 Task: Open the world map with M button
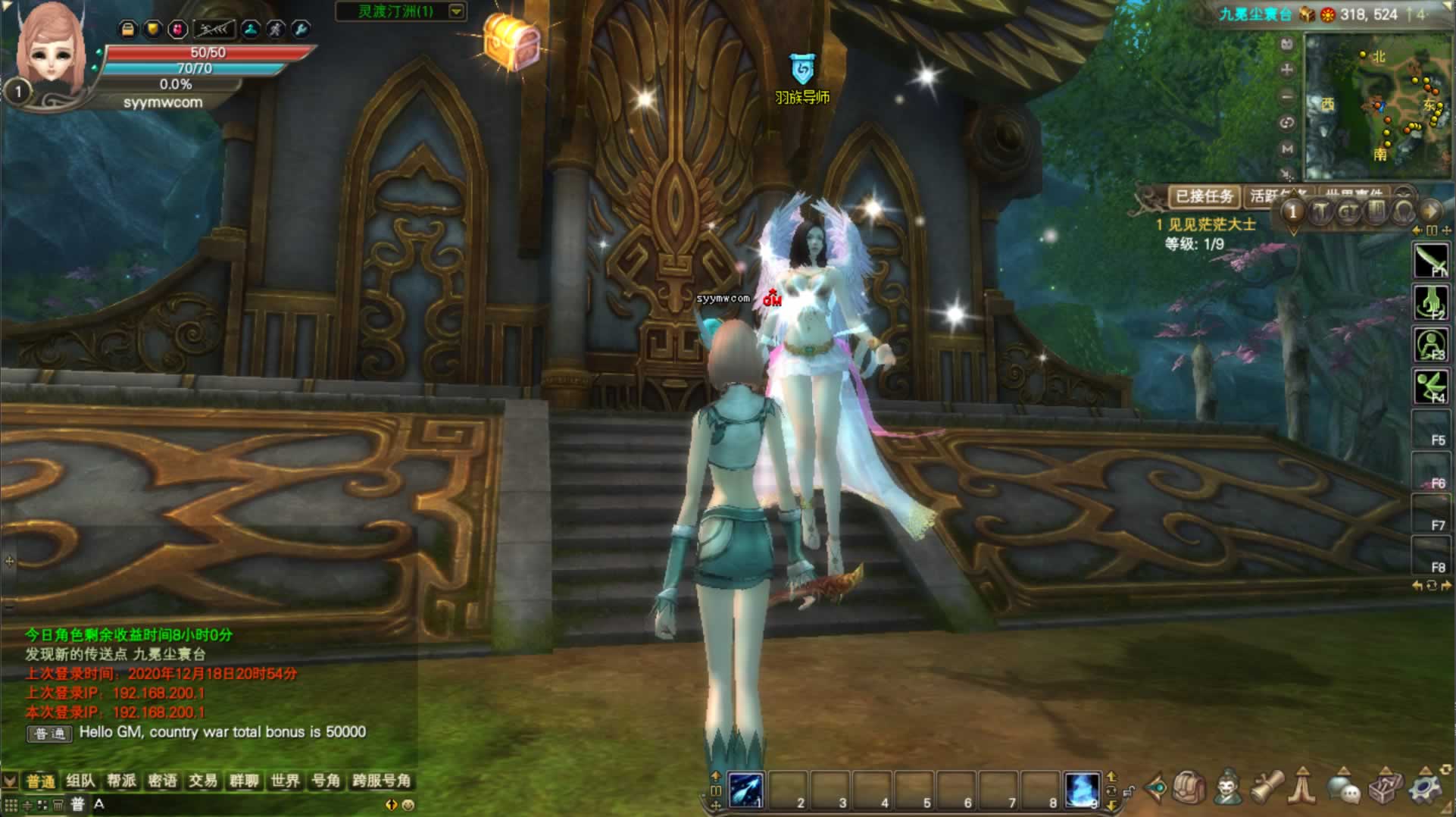click(x=1286, y=149)
